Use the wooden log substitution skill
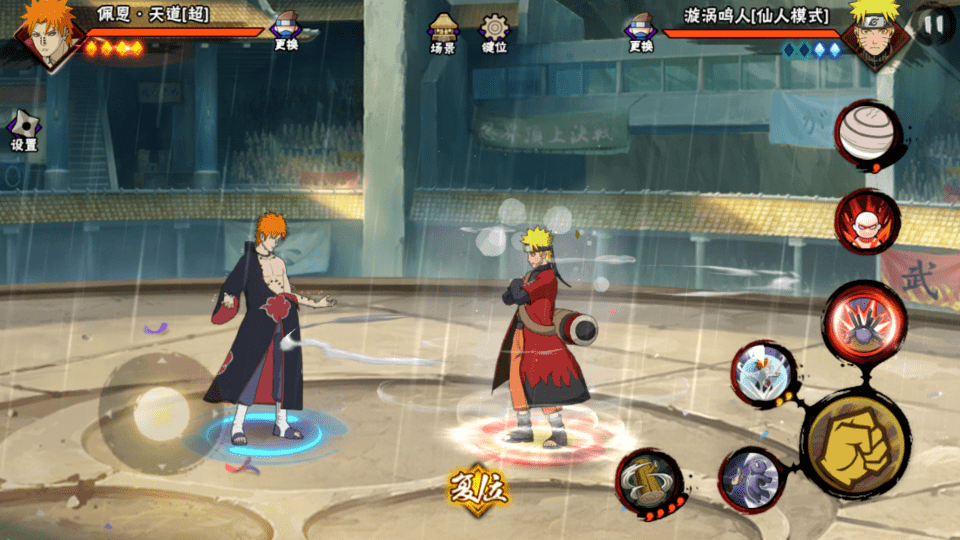Image resolution: width=960 pixels, height=540 pixels. point(647,482)
